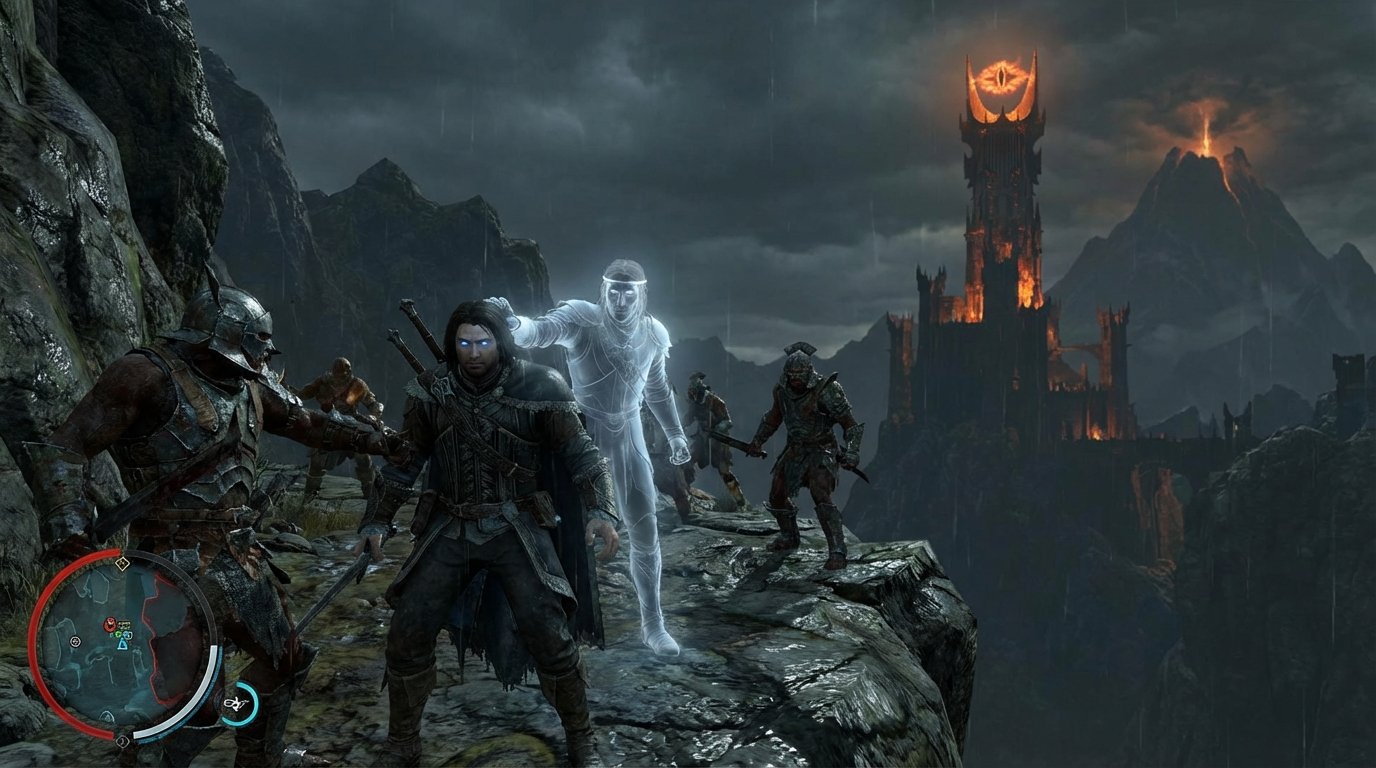Screen dimensions: 1376x768
Task: Select the cyan caragor ability rune icon
Action: 239,703
